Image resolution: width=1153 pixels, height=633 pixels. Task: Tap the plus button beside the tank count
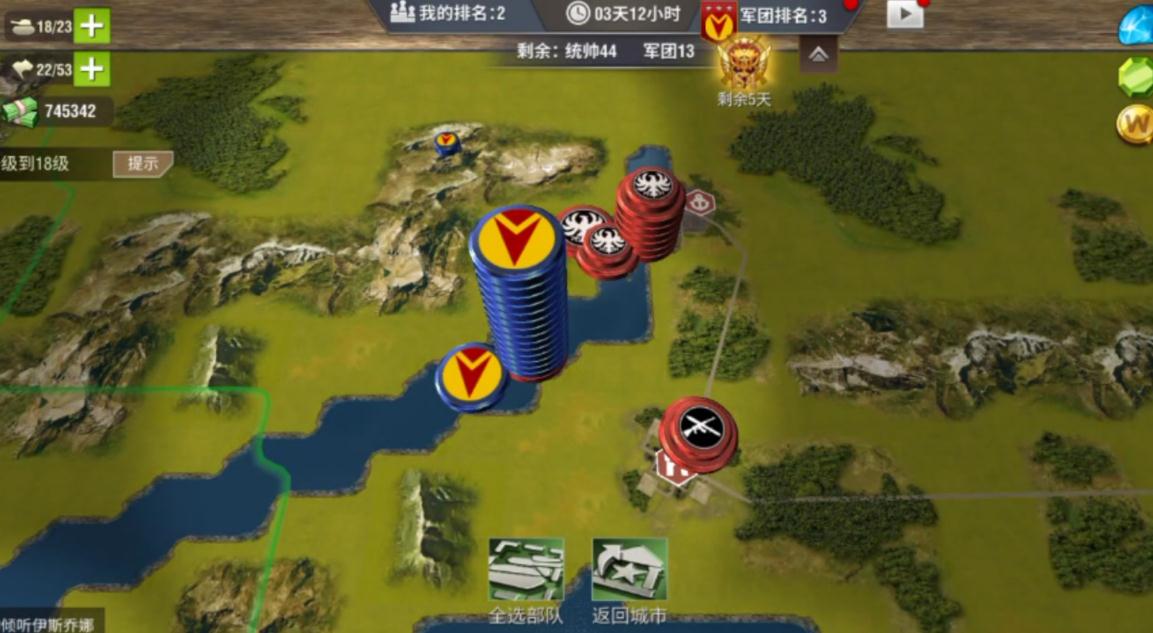[x=92, y=26]
